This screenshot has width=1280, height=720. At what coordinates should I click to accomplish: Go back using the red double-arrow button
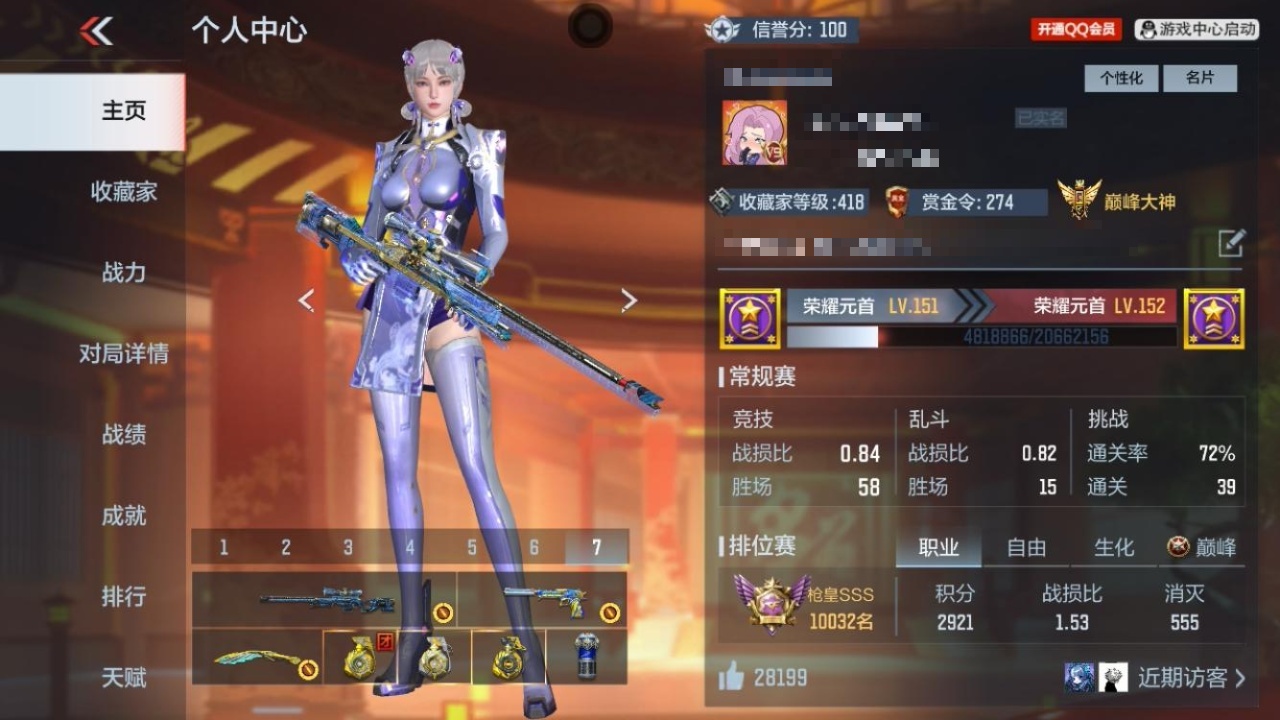tap(97, 31)
